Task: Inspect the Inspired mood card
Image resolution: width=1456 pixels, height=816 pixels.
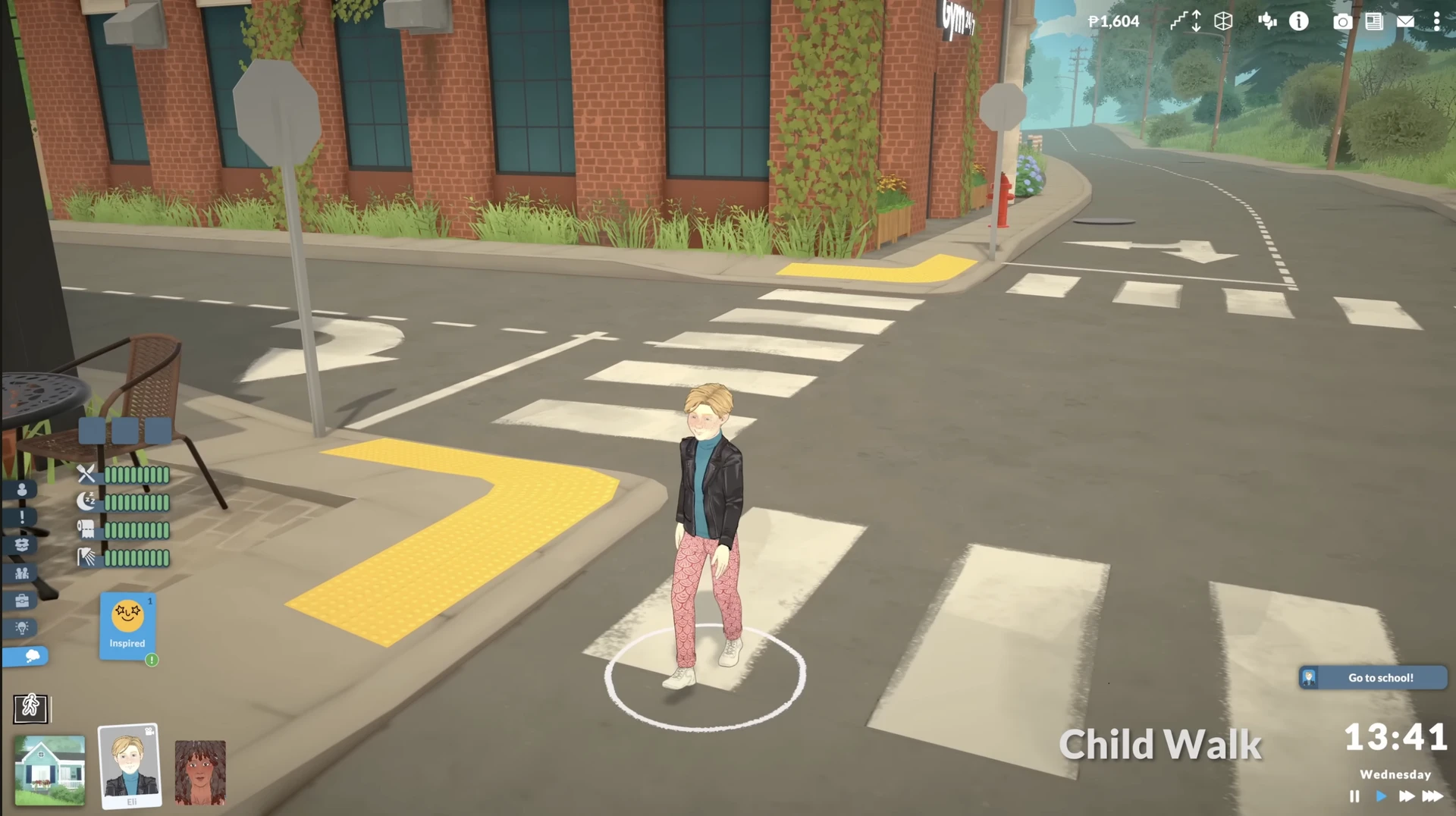Action: 127,626
